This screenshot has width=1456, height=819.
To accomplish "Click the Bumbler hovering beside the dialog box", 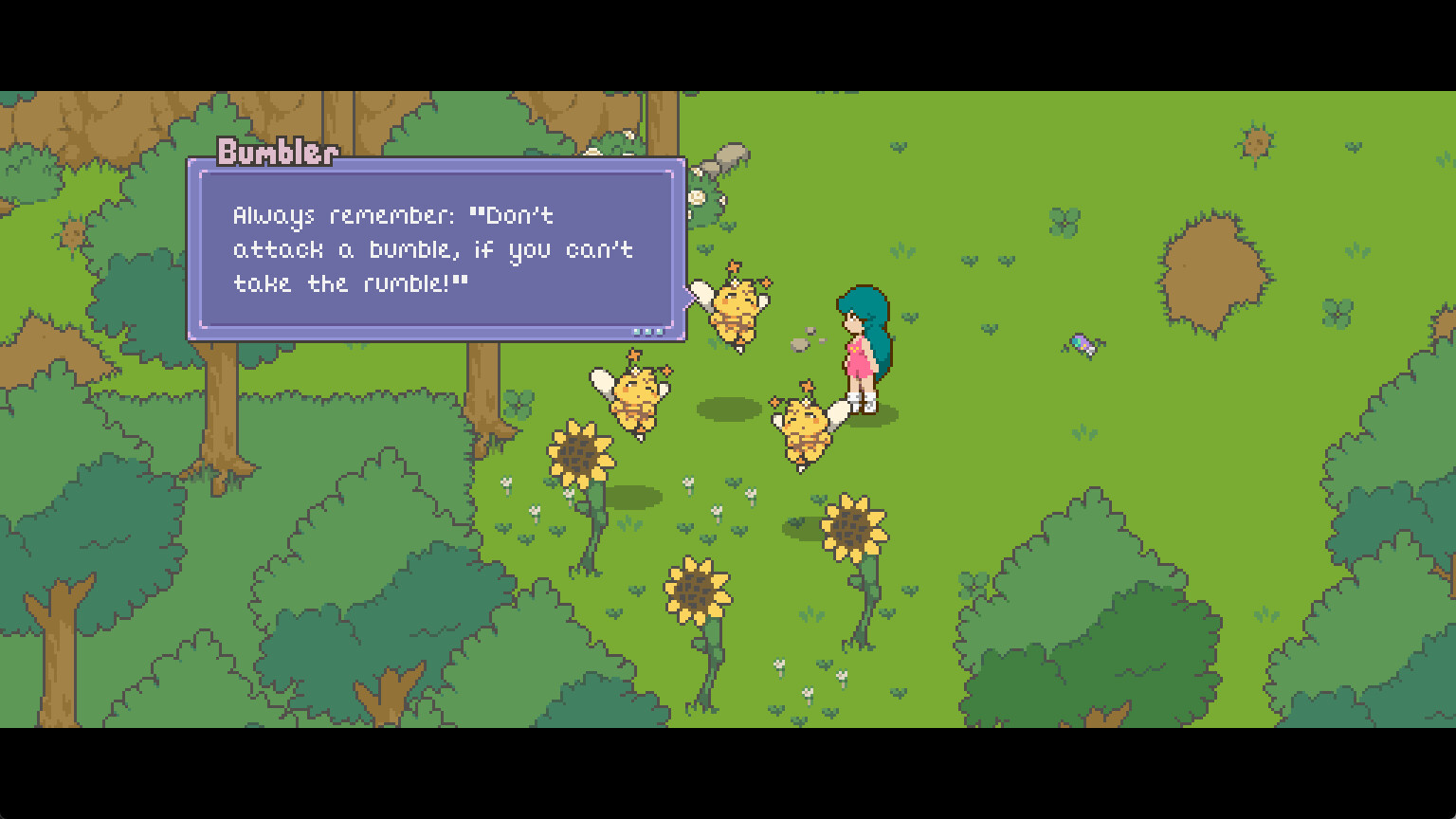I will pos(737,308).
